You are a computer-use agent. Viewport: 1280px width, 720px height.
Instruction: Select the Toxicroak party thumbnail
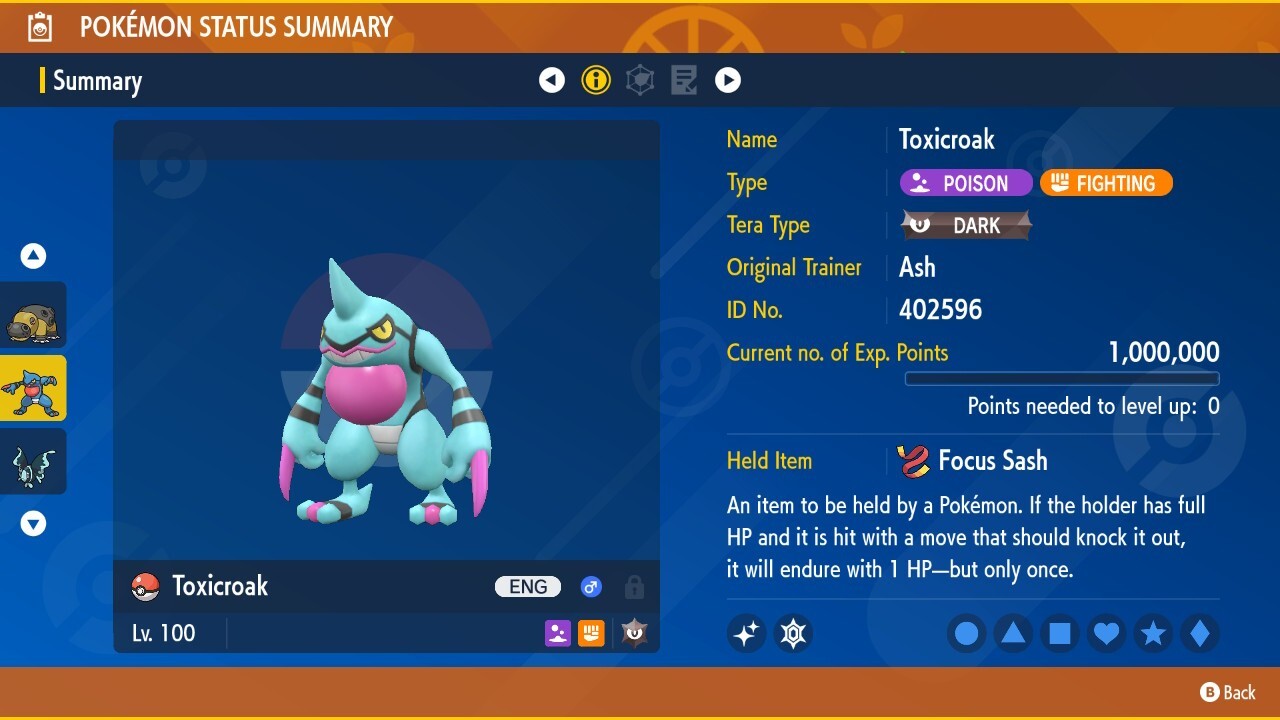coord(33,388)
